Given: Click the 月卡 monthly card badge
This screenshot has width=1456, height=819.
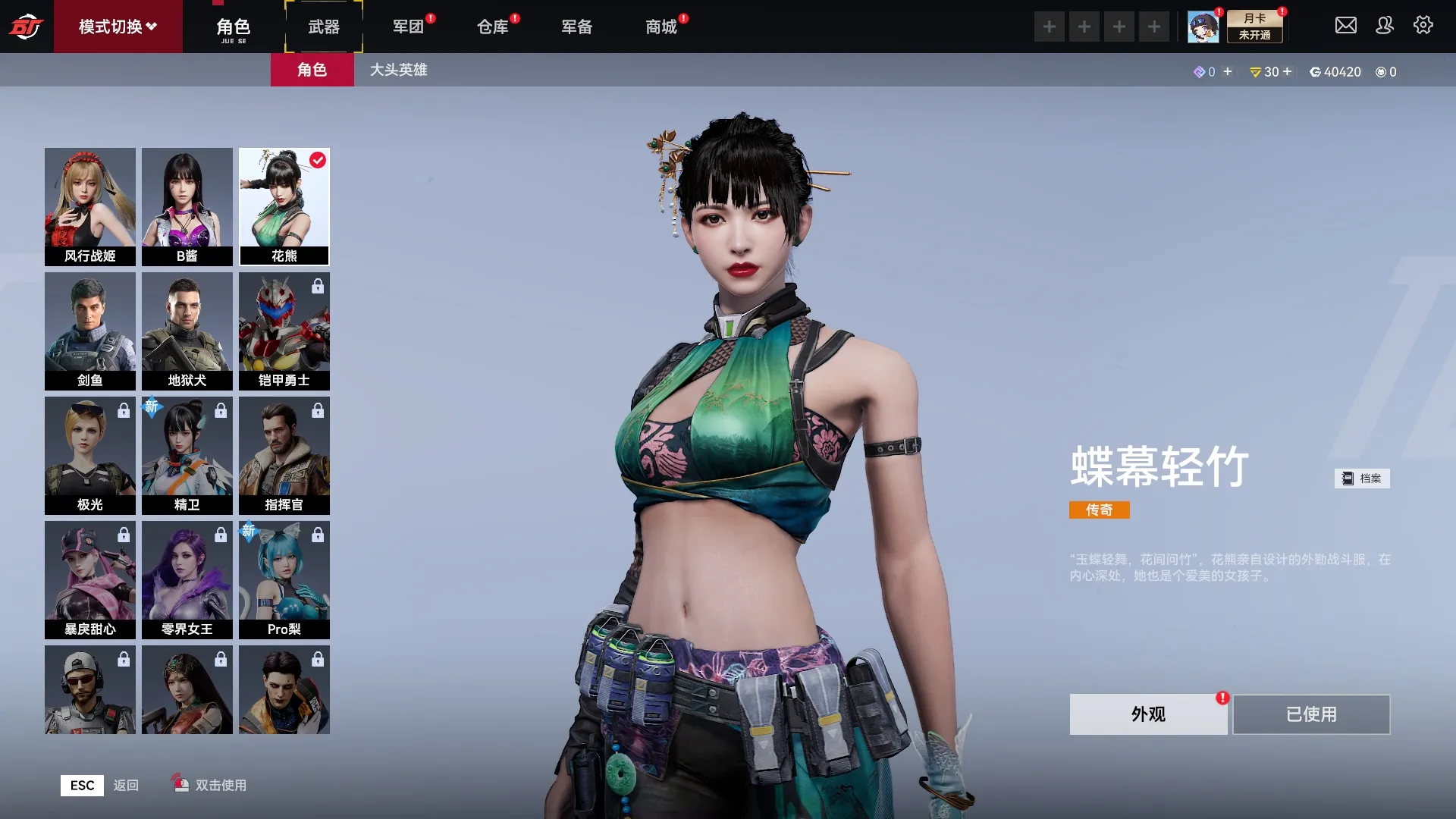Looking at the screenshot, I should point(1255,27).
